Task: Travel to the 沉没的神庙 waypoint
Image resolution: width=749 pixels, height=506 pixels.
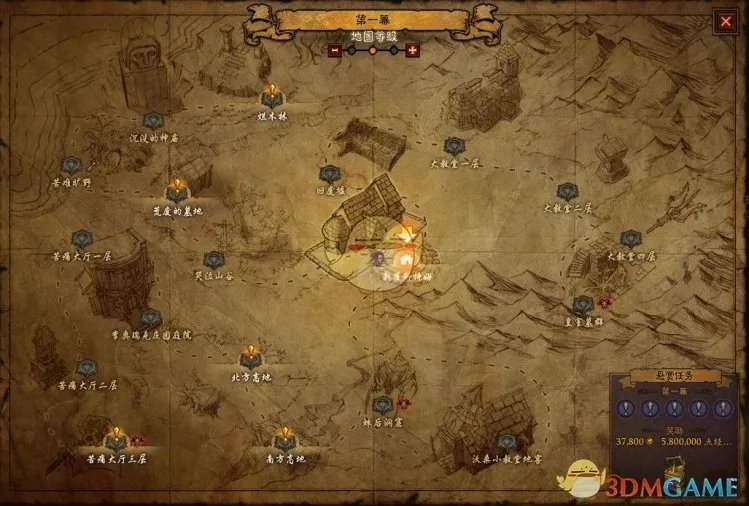Action: click(153, 121)
